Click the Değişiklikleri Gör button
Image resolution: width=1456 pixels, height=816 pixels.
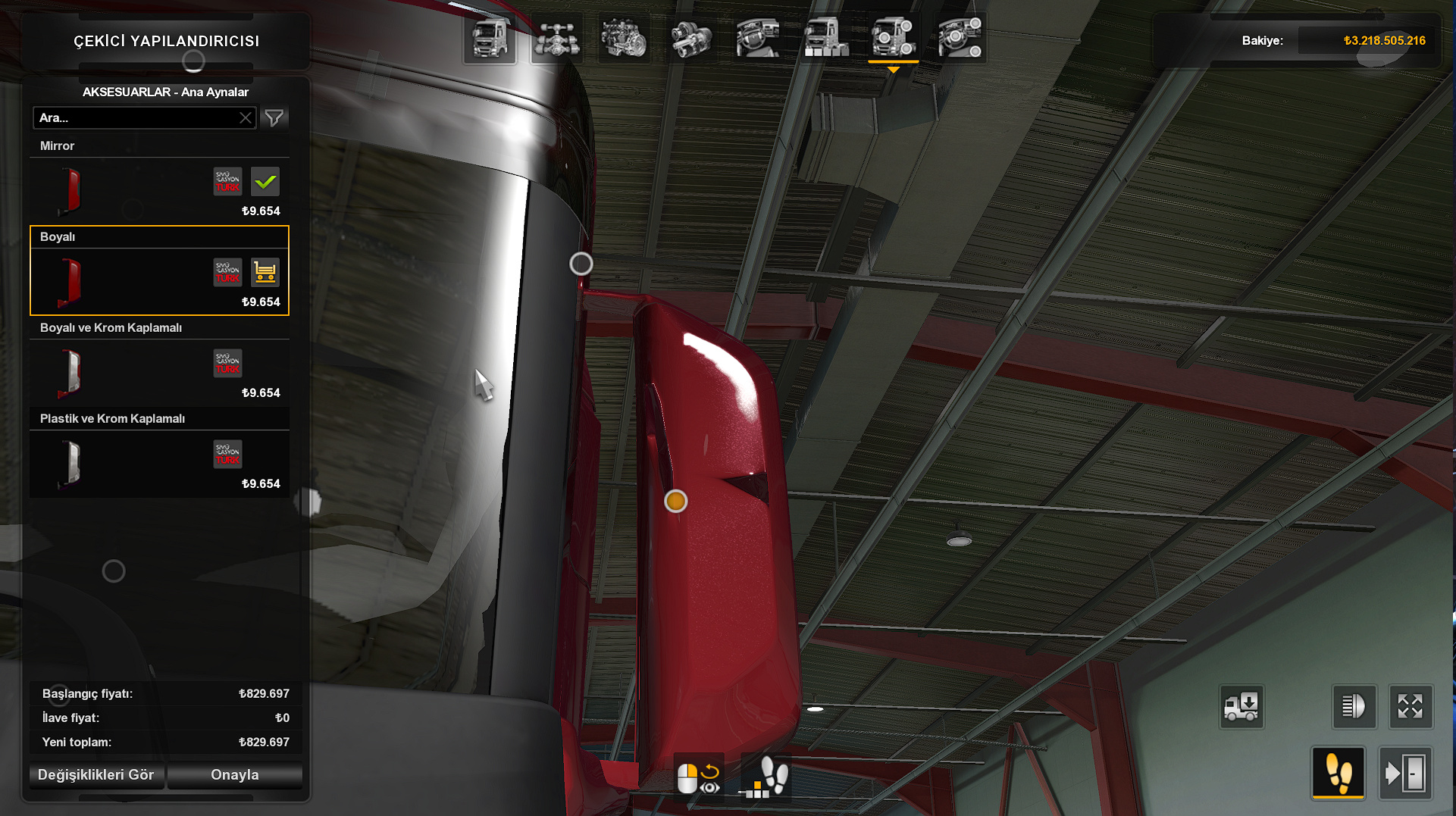coord(96,775)
